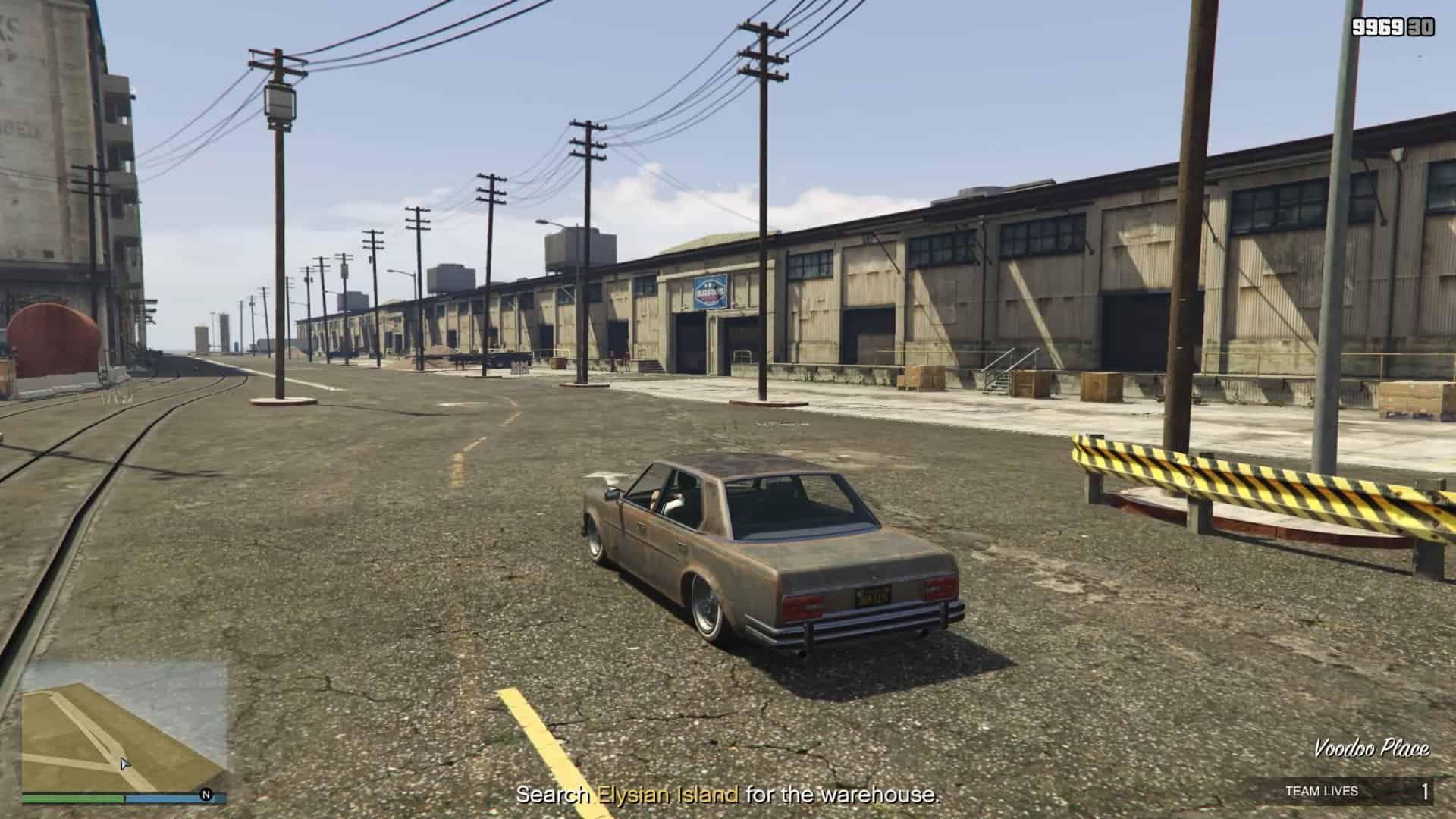This screenshot has width=1456, height=819.
Task: Select the player arrow on the minimap
Action: tap(125, 764)
